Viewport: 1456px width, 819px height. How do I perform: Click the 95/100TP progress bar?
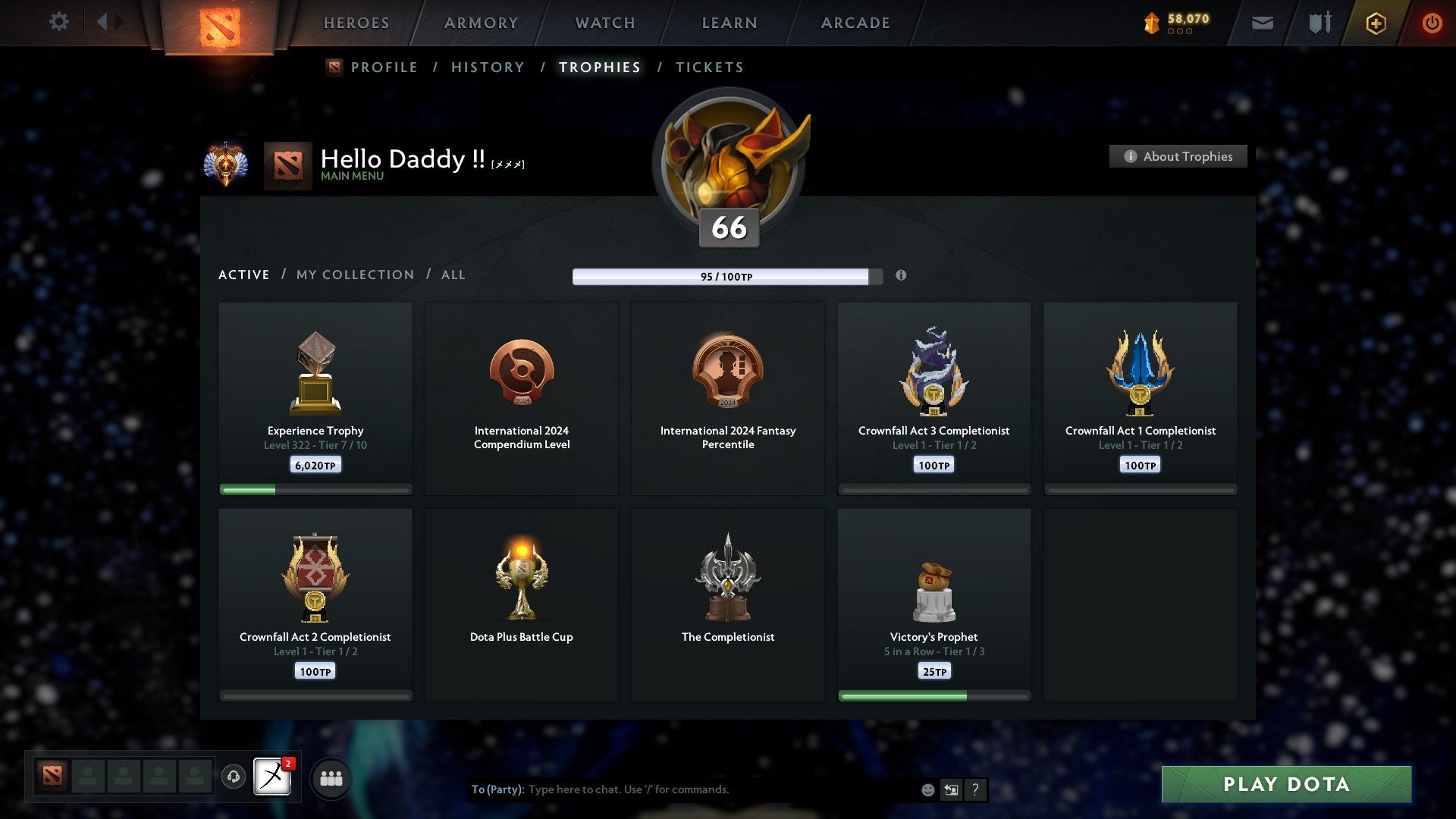[723, 277]
